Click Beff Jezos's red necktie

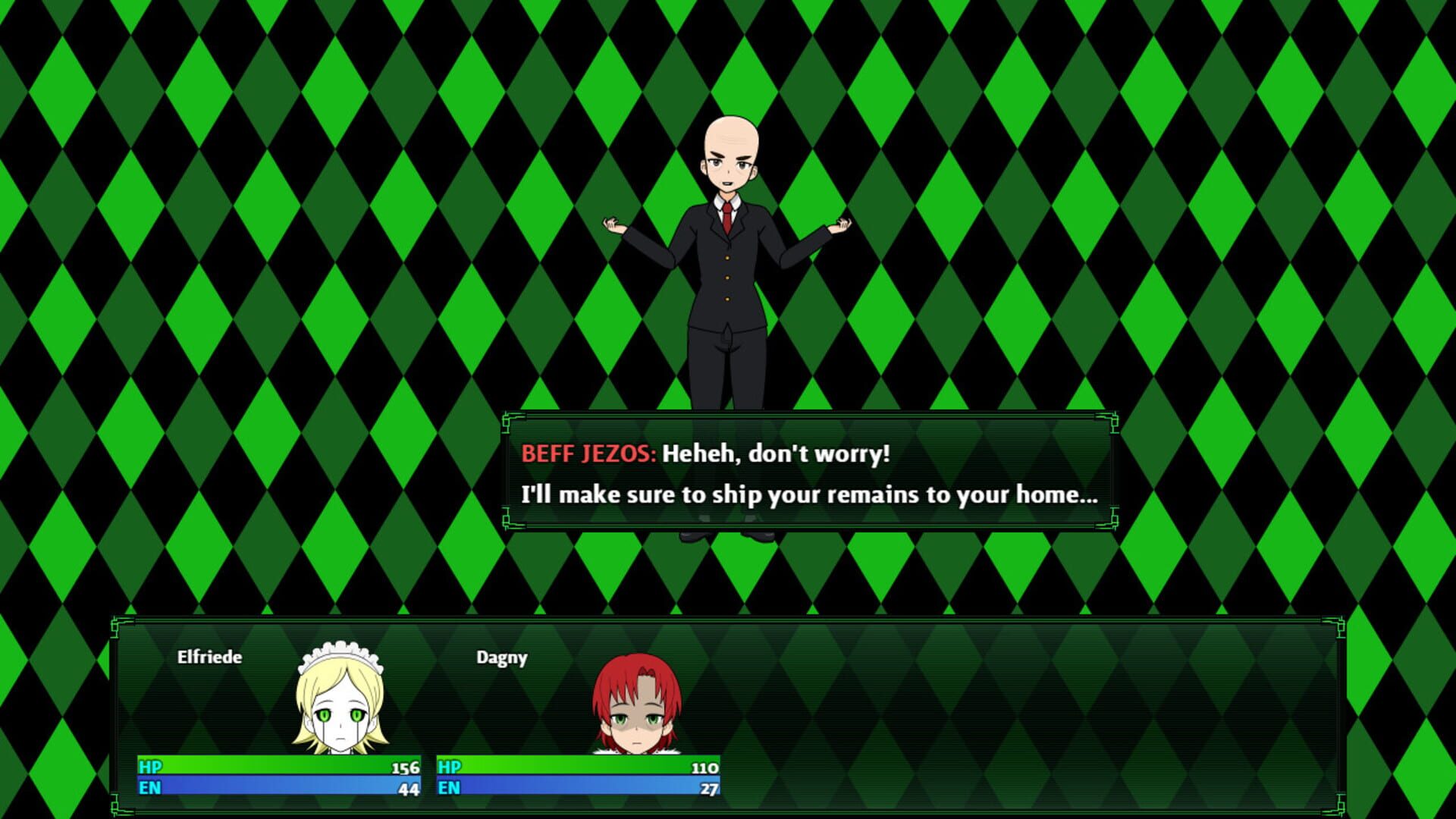(x=726, y=215)
